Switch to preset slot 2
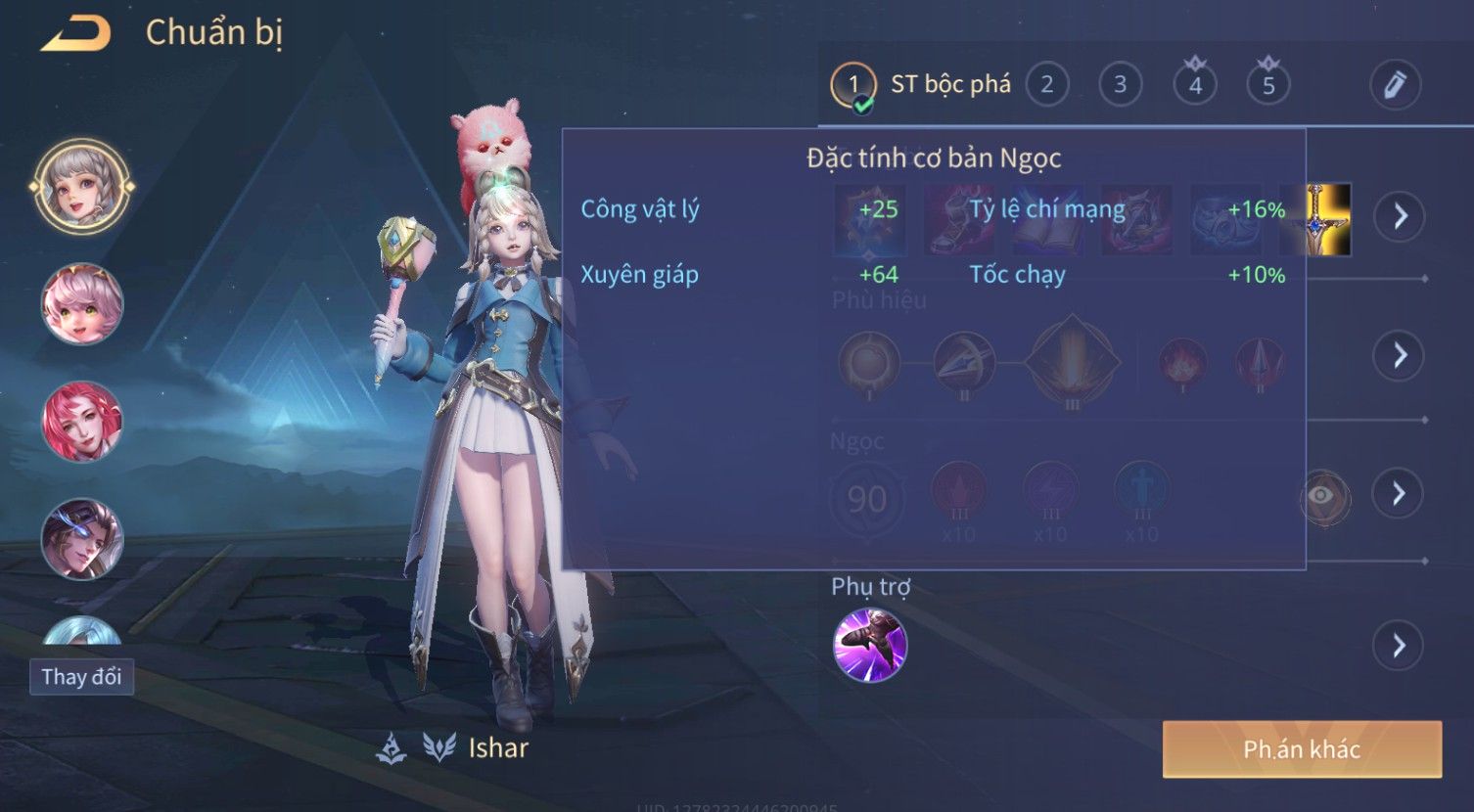 1046,85
